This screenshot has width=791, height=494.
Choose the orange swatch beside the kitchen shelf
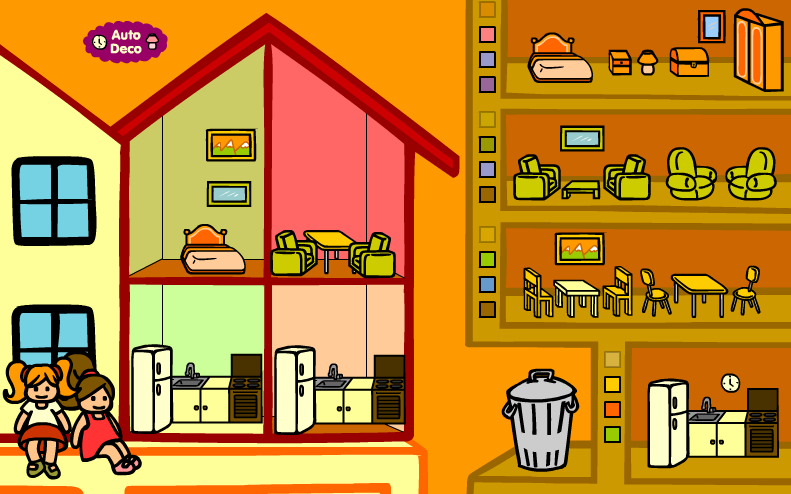[612, 409]
